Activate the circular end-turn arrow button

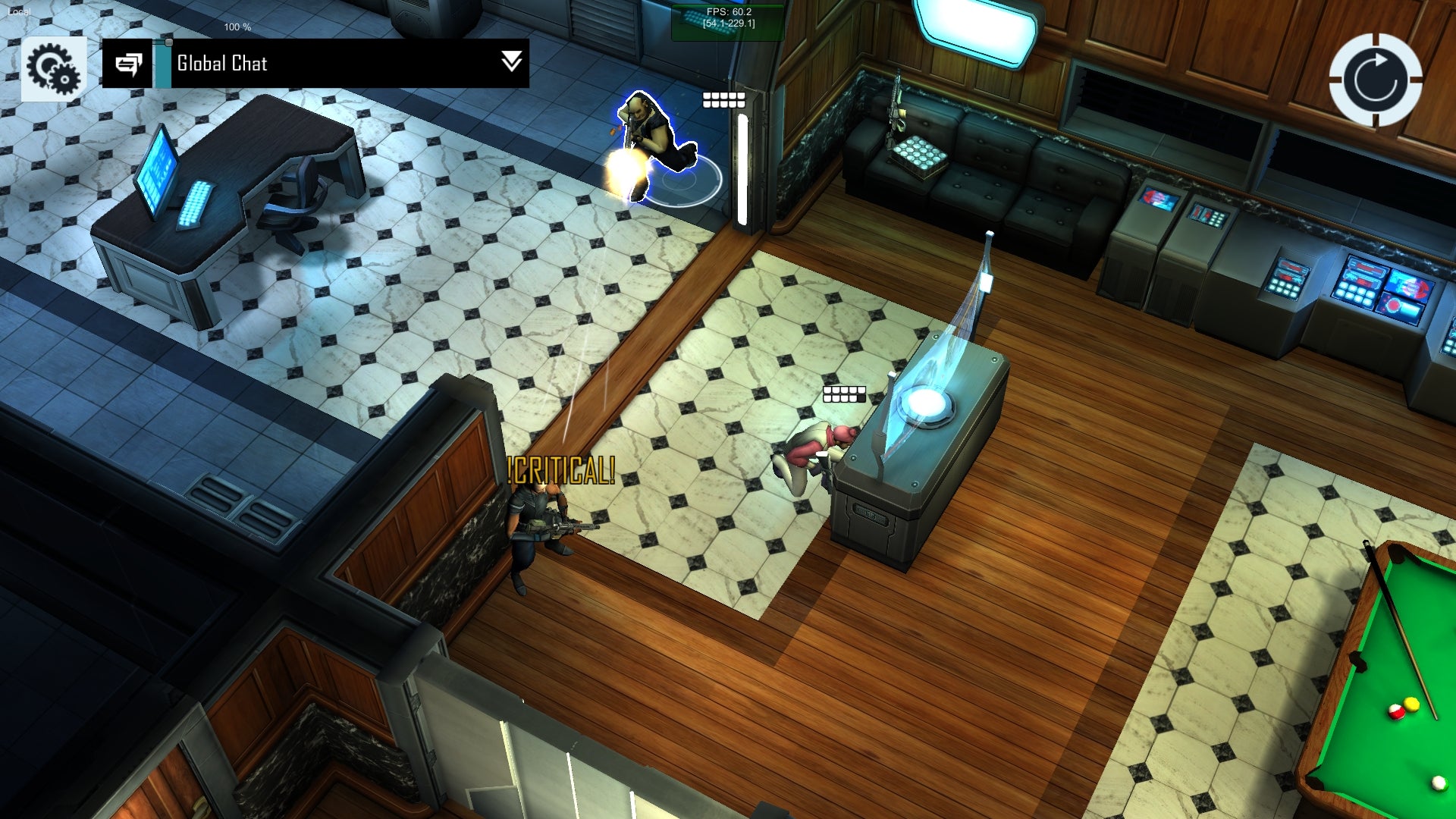tap(1375, 80)
